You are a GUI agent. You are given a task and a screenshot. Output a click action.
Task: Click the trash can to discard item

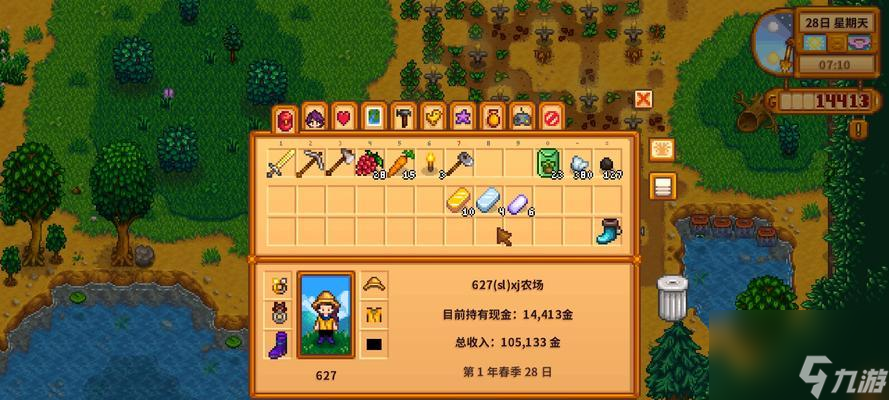672,299
